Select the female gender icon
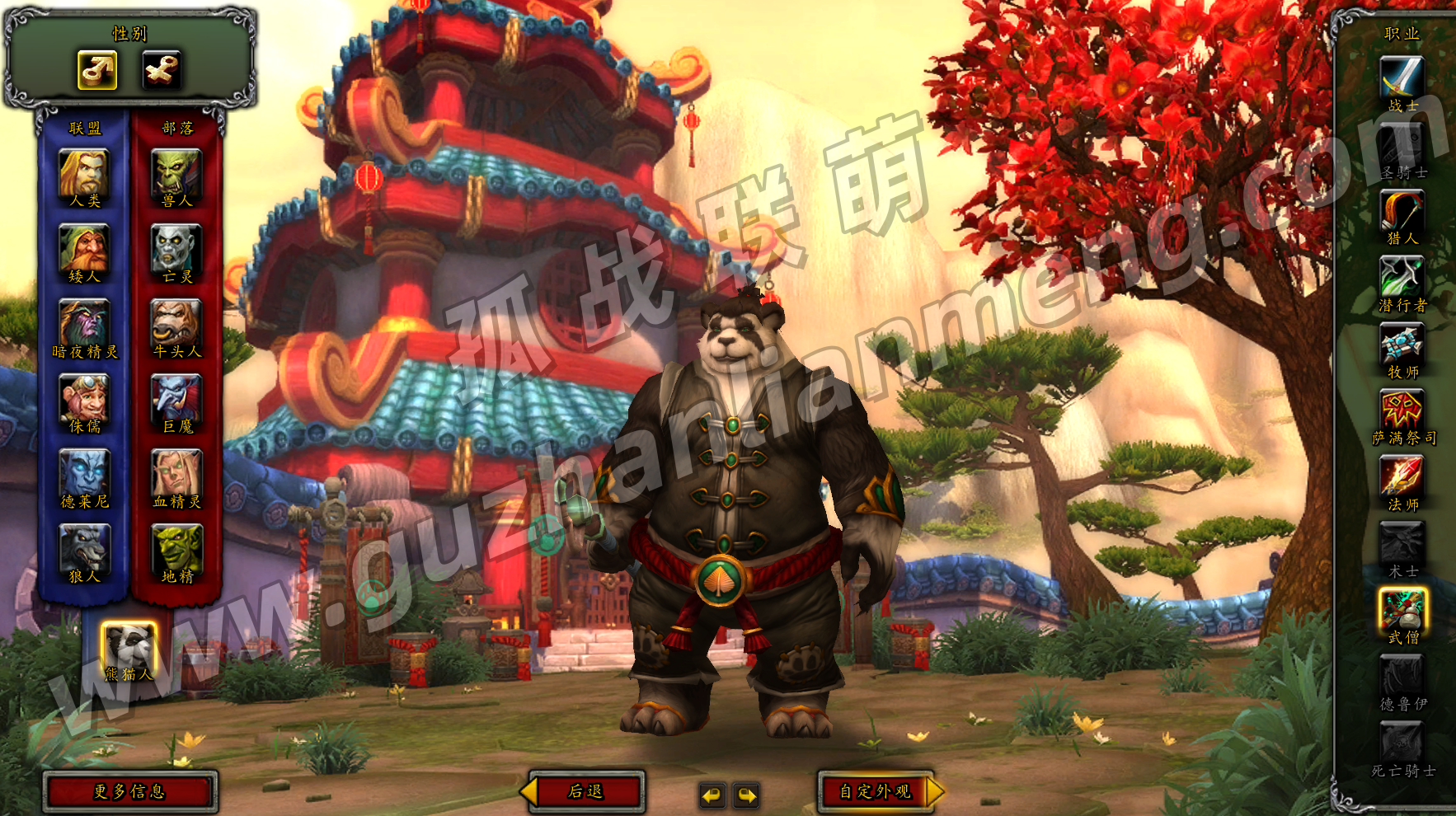 [161, 70]
